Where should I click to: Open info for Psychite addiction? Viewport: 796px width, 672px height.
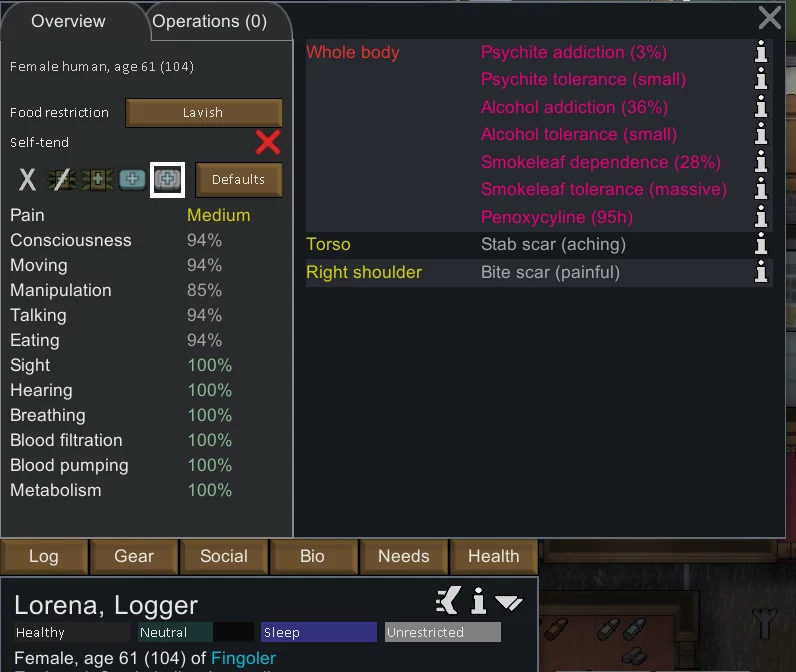coord(761,53)
